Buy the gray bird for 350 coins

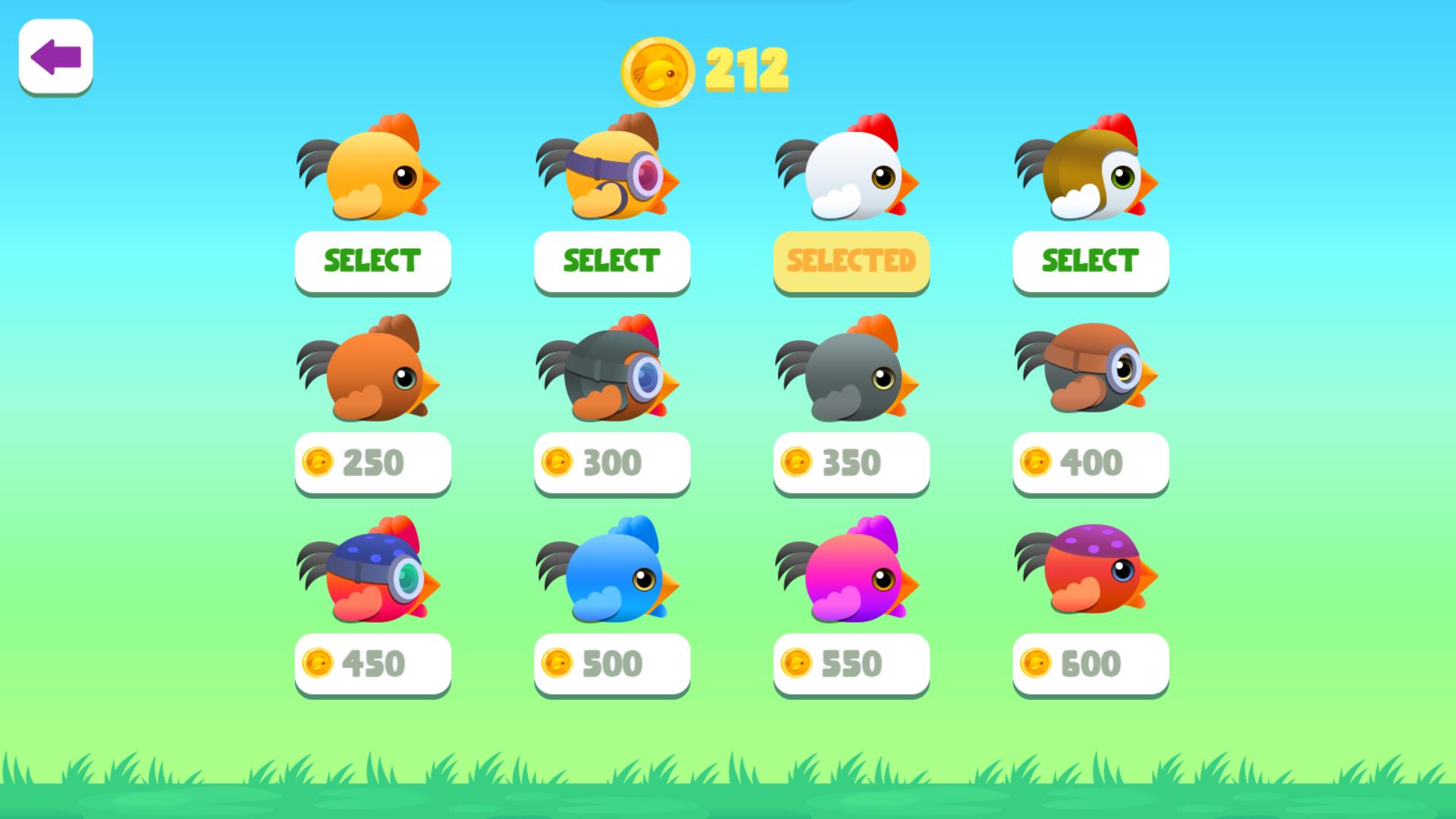click(x=850, y=463)
